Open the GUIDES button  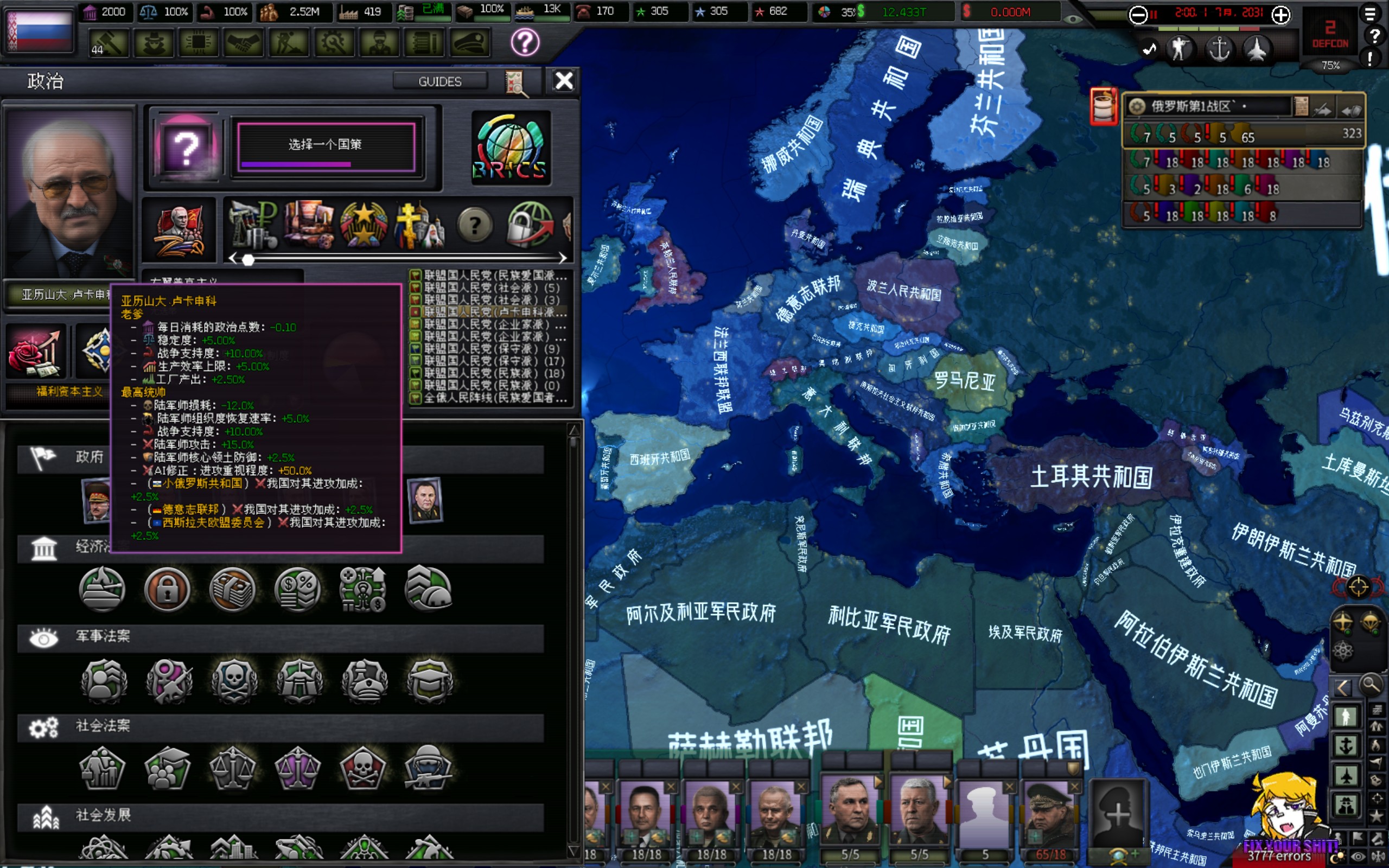[x=439, y=81]
